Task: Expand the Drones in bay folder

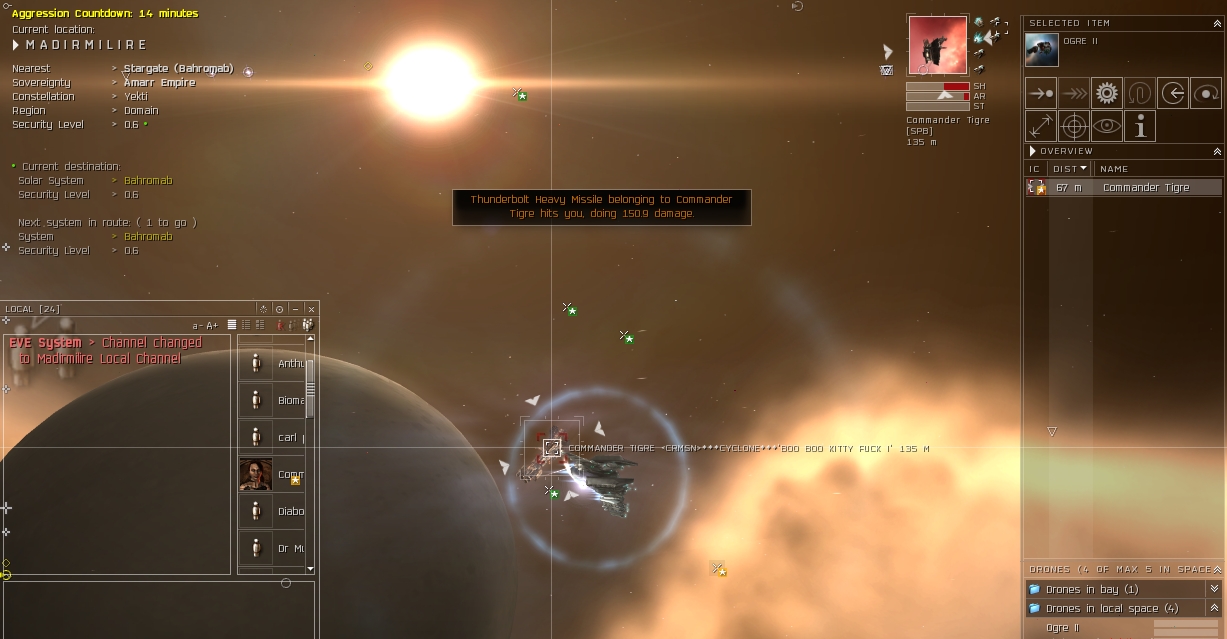Action: pyautogui.click(x=1214, y=589)
